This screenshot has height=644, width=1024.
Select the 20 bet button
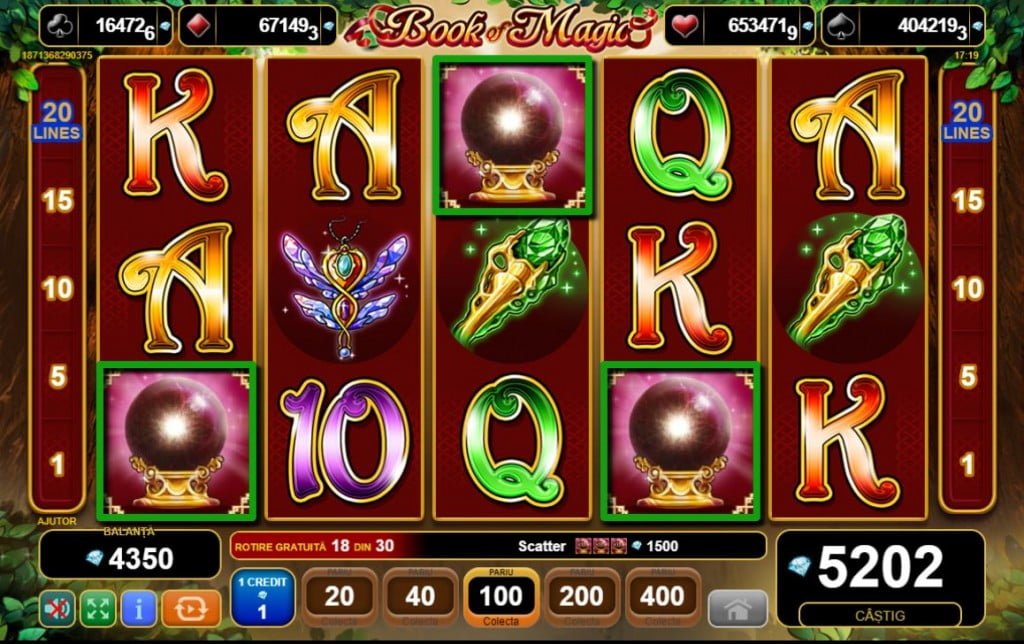tap(340, 597)
